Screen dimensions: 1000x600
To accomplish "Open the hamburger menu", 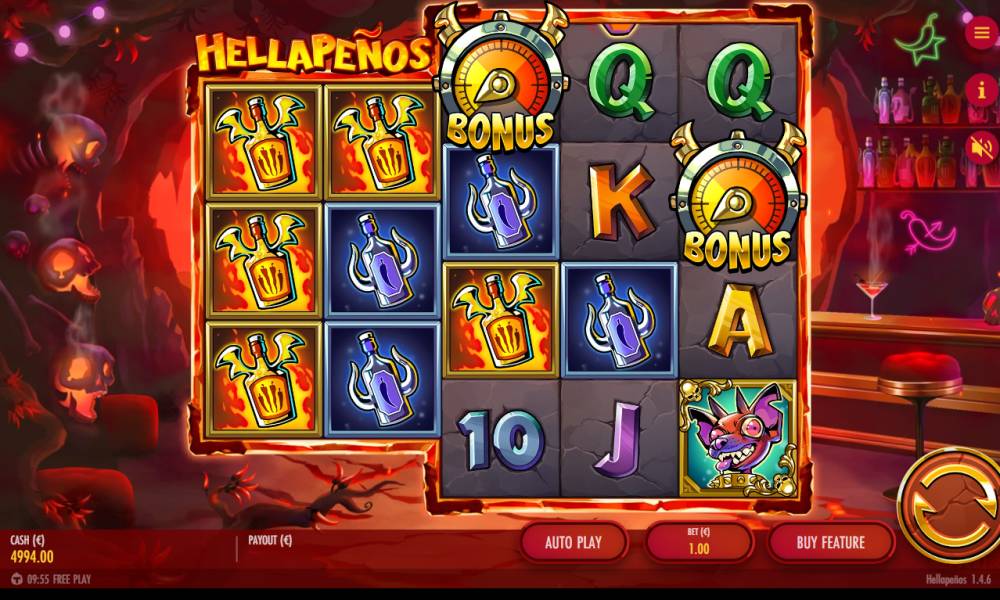I will 977,33.
